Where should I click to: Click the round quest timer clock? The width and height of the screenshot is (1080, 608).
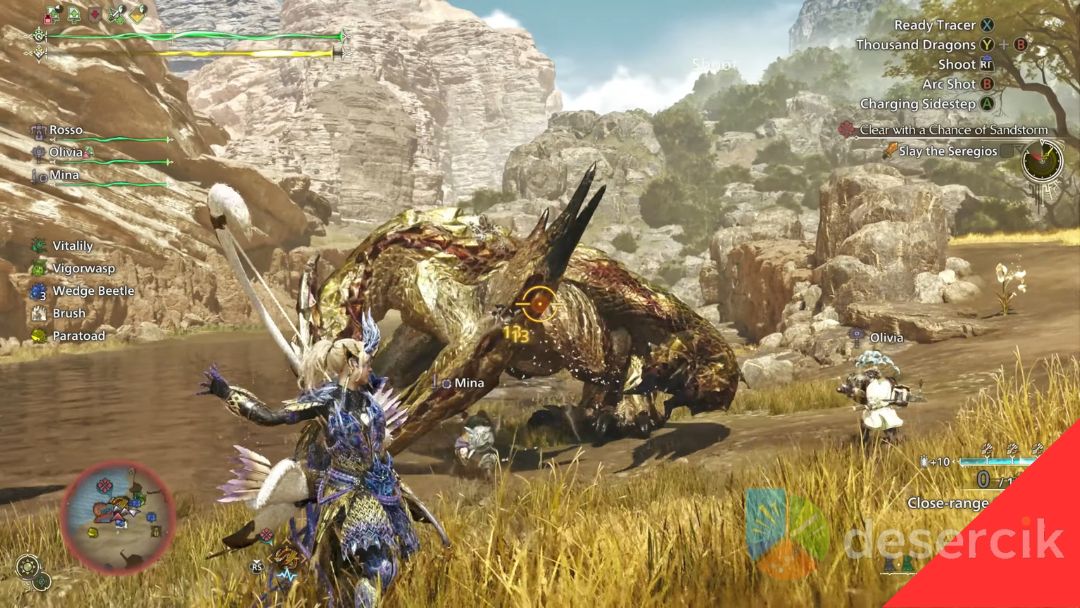[x=1042, y=161]
